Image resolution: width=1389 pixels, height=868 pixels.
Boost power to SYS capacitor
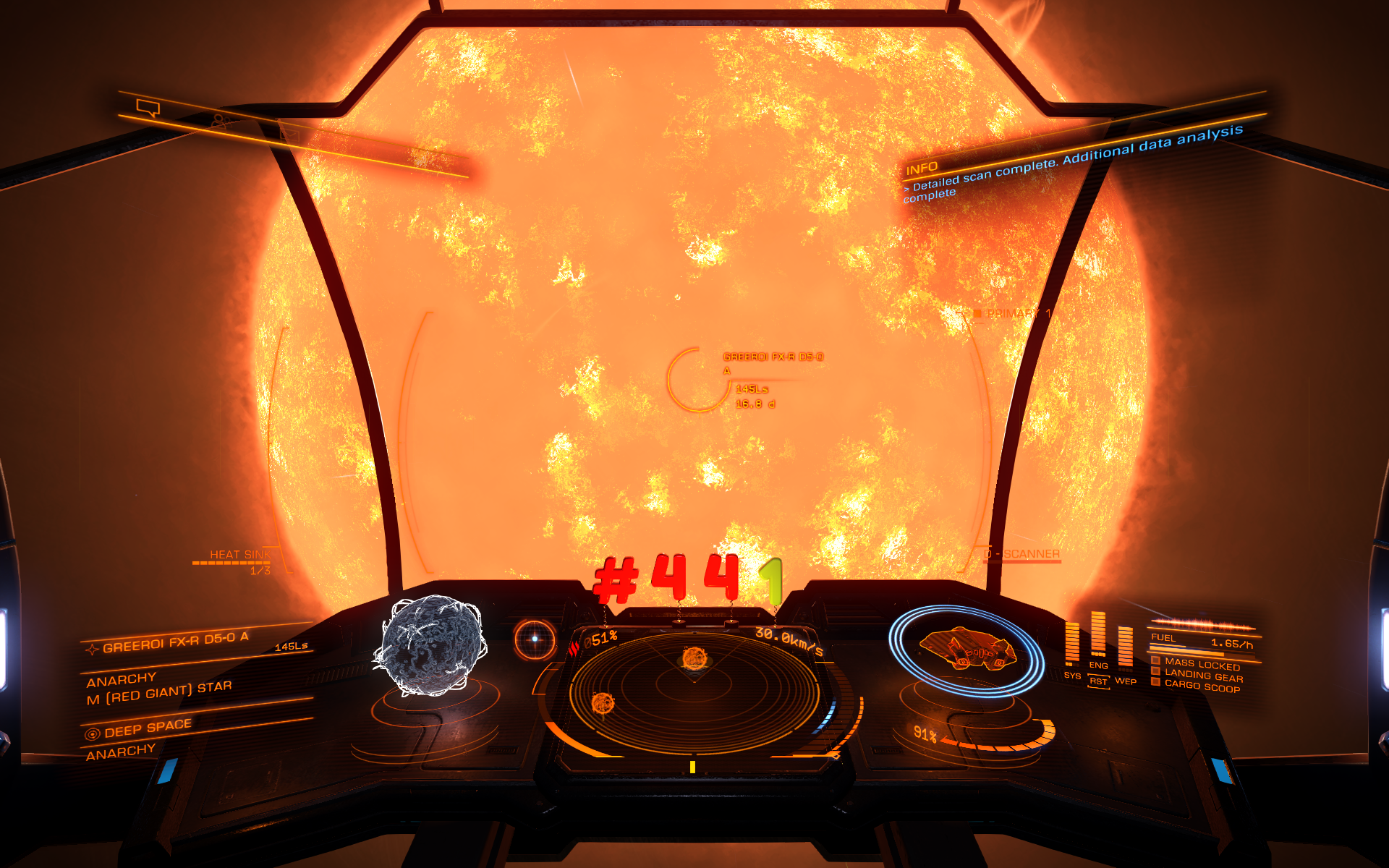1072,676
